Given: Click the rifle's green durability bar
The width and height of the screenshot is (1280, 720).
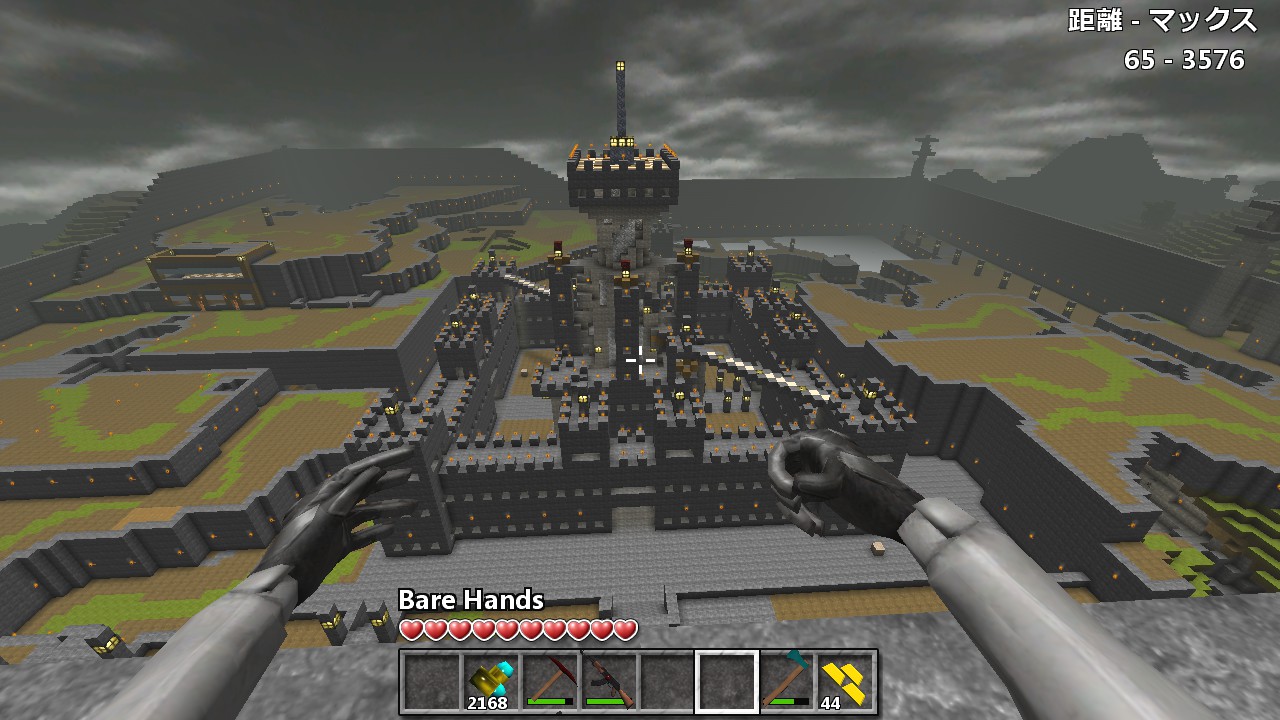Looking at the screenshot, I should [605, 700].
